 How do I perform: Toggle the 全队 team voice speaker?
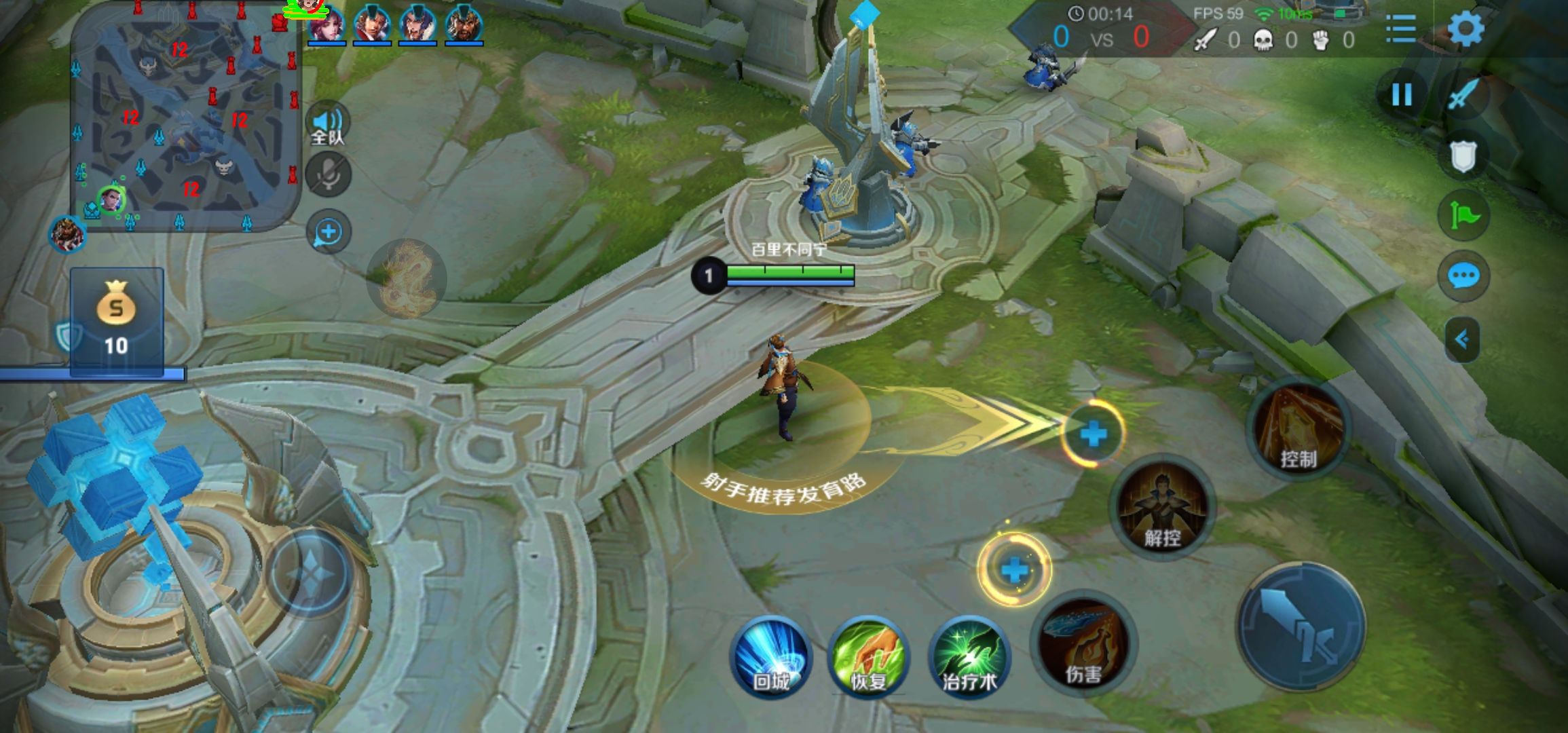coord(328,124)
